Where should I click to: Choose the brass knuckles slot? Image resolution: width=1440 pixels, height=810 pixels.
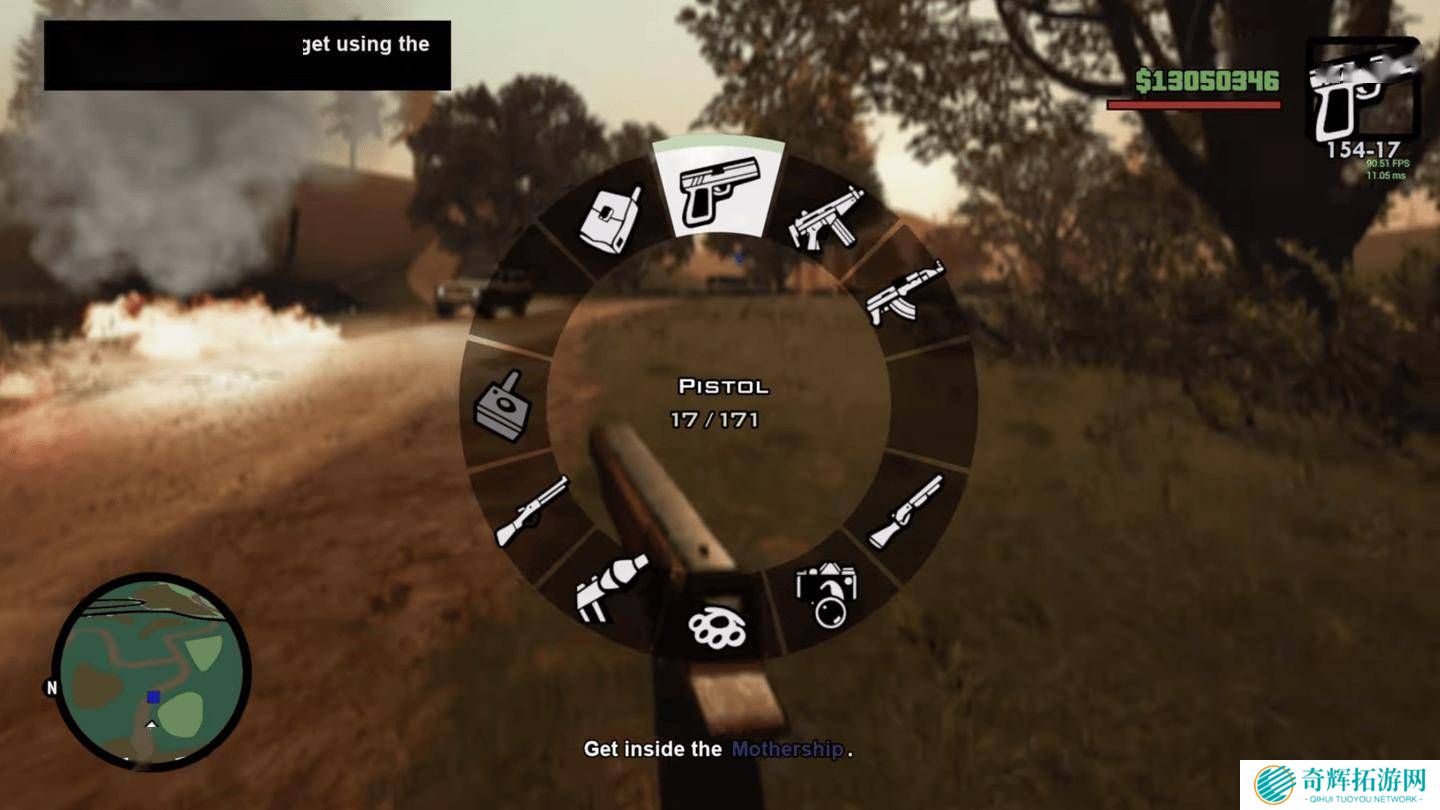tap(716, 626)
